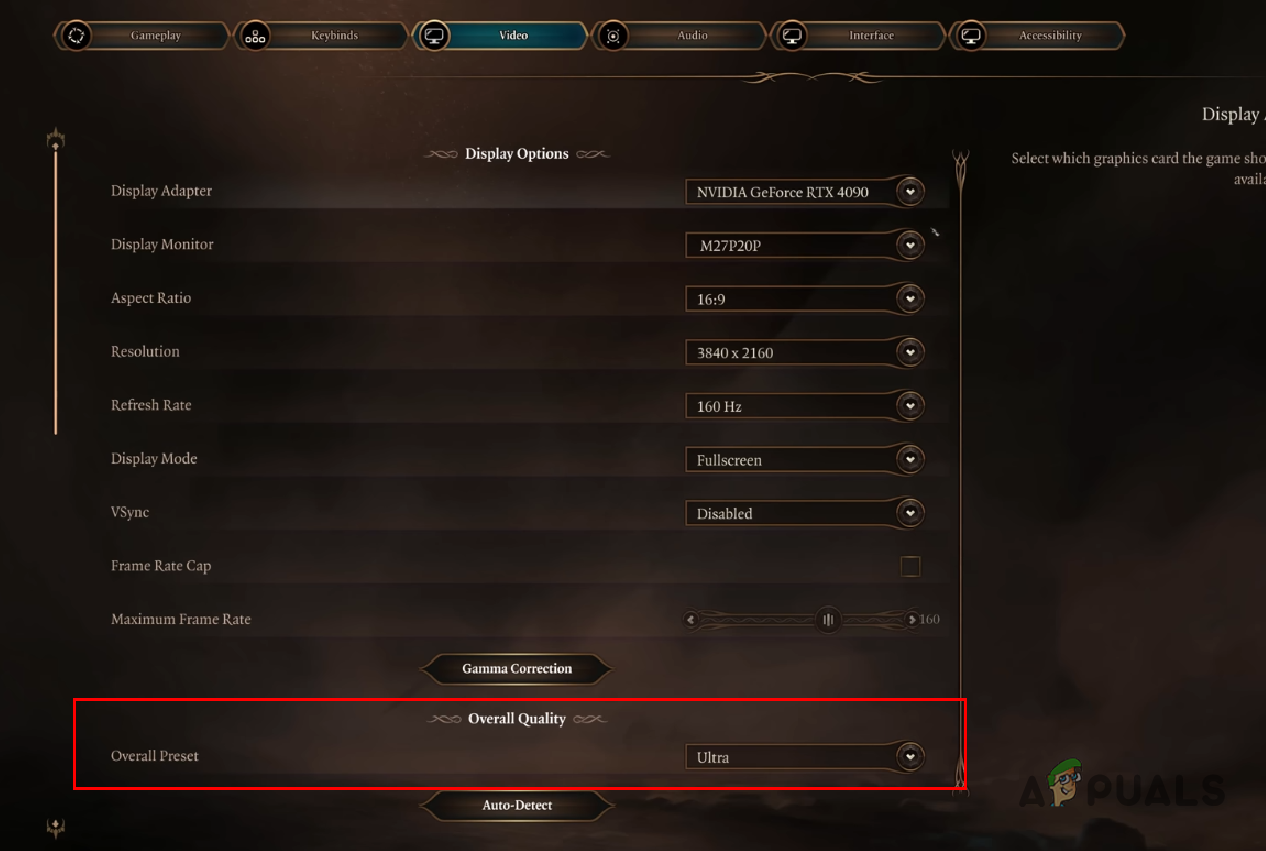Switch to the Gameplay tab
The width and height of the screenshot is (1266, 851).
tap(155, 36)
